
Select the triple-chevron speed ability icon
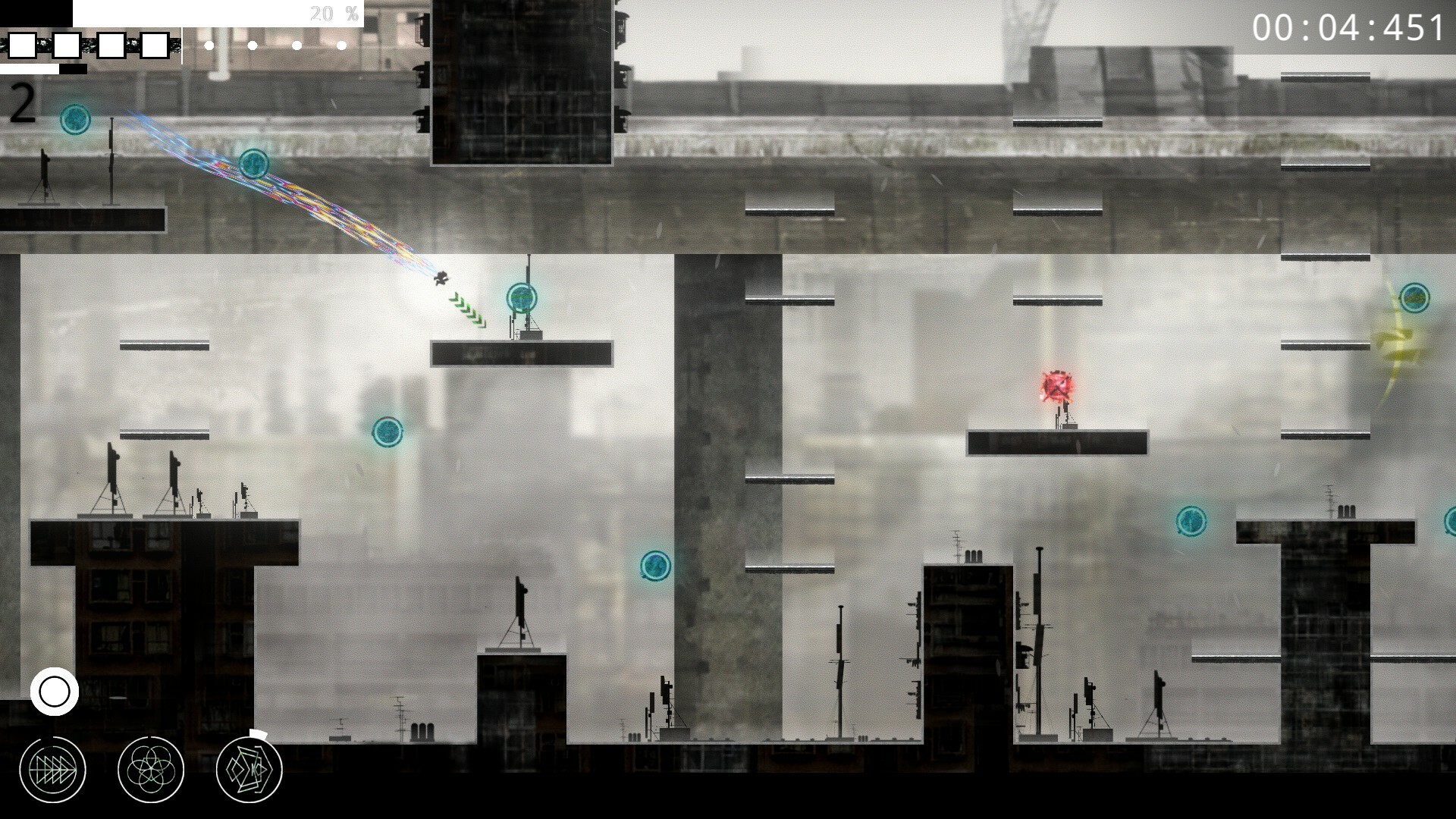point(53,768)
